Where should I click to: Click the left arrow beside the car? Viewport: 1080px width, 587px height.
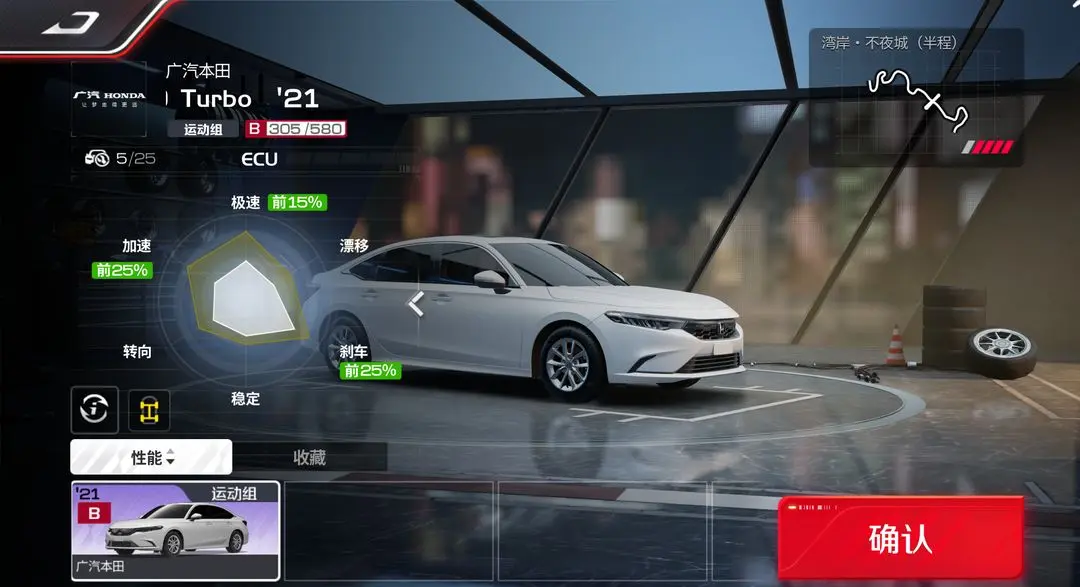(x=416, y=303)
